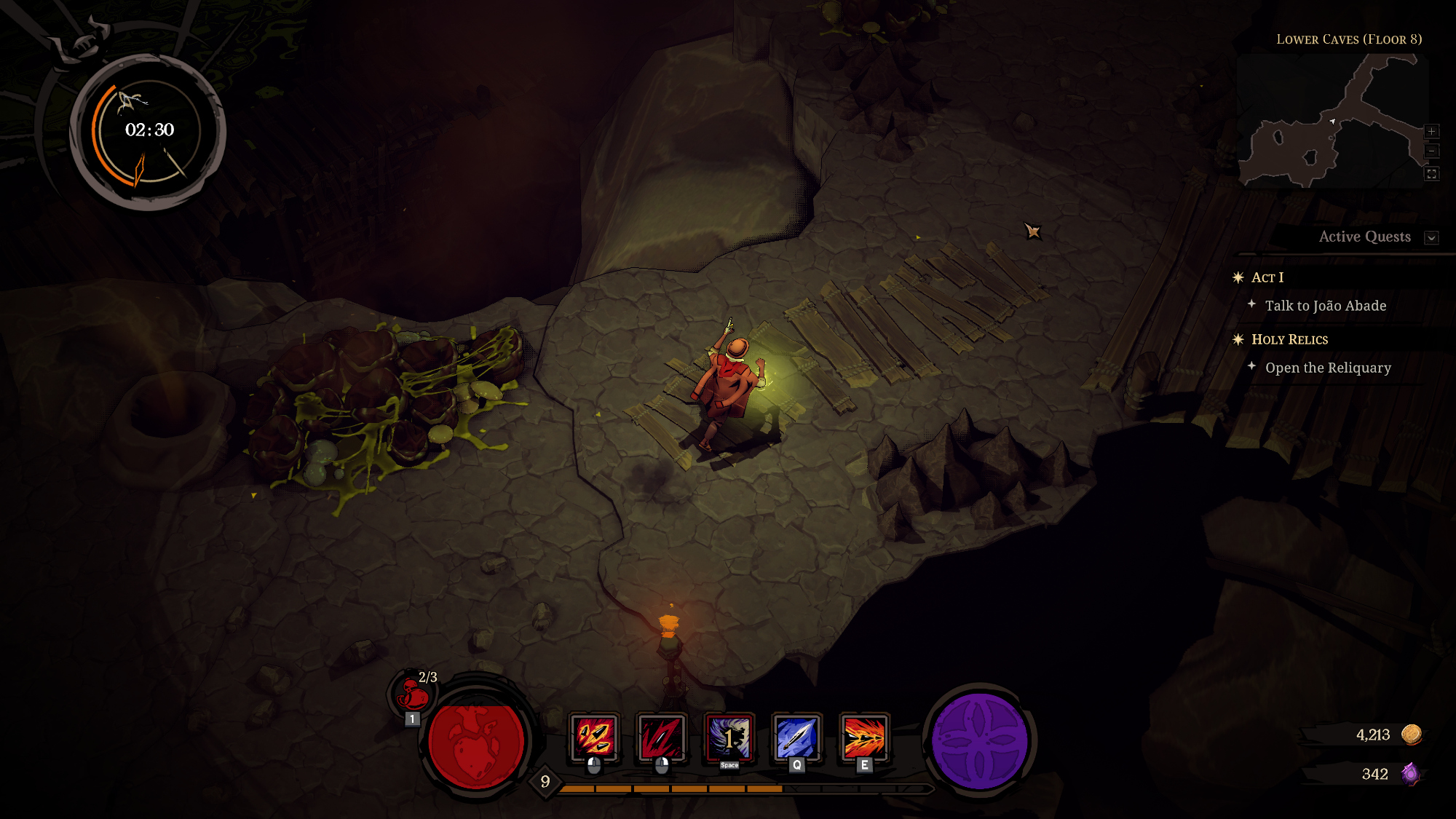Click the minimap zoom-out minus button
Image resolution: width=1456 pixels, height=819 pixels.
(1431, 151)
